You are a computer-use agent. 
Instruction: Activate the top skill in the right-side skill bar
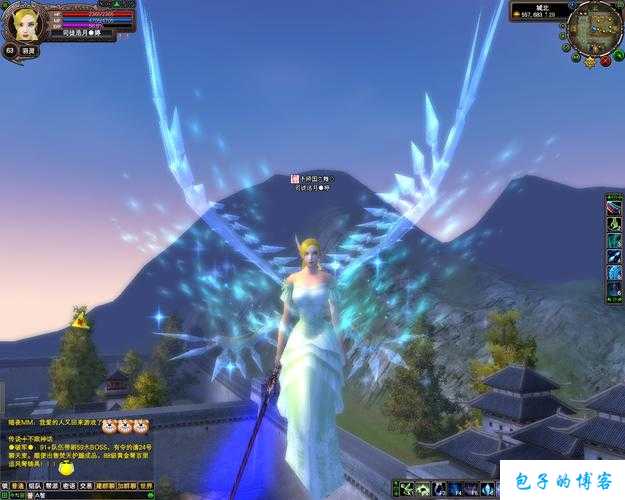point(613,208)
